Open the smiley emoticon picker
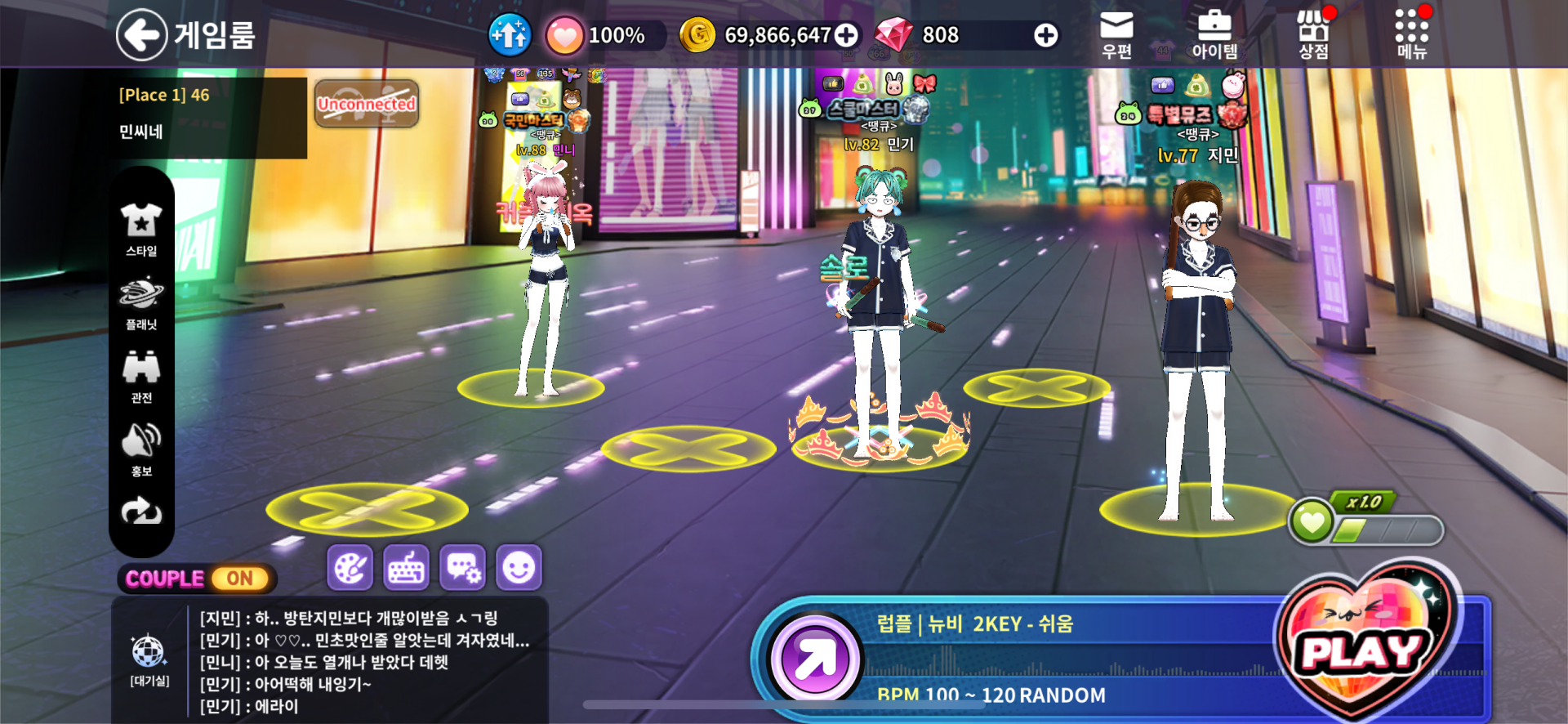Screen dimensions: 1568x724 pos(519,567)
